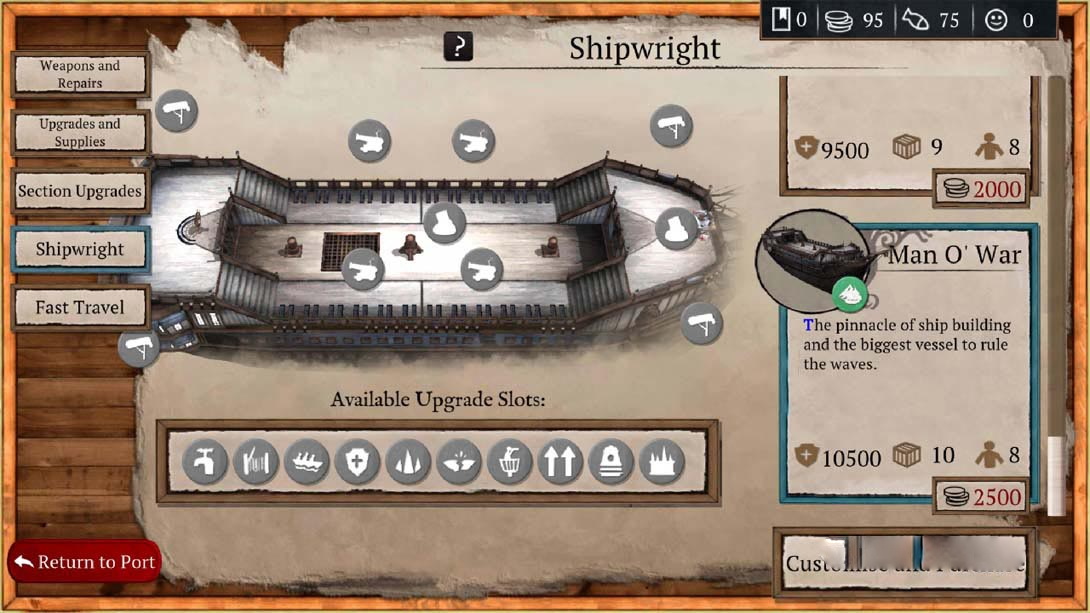
Task: Select the shield with cross upgrade slot
Action: click(358, 463)
